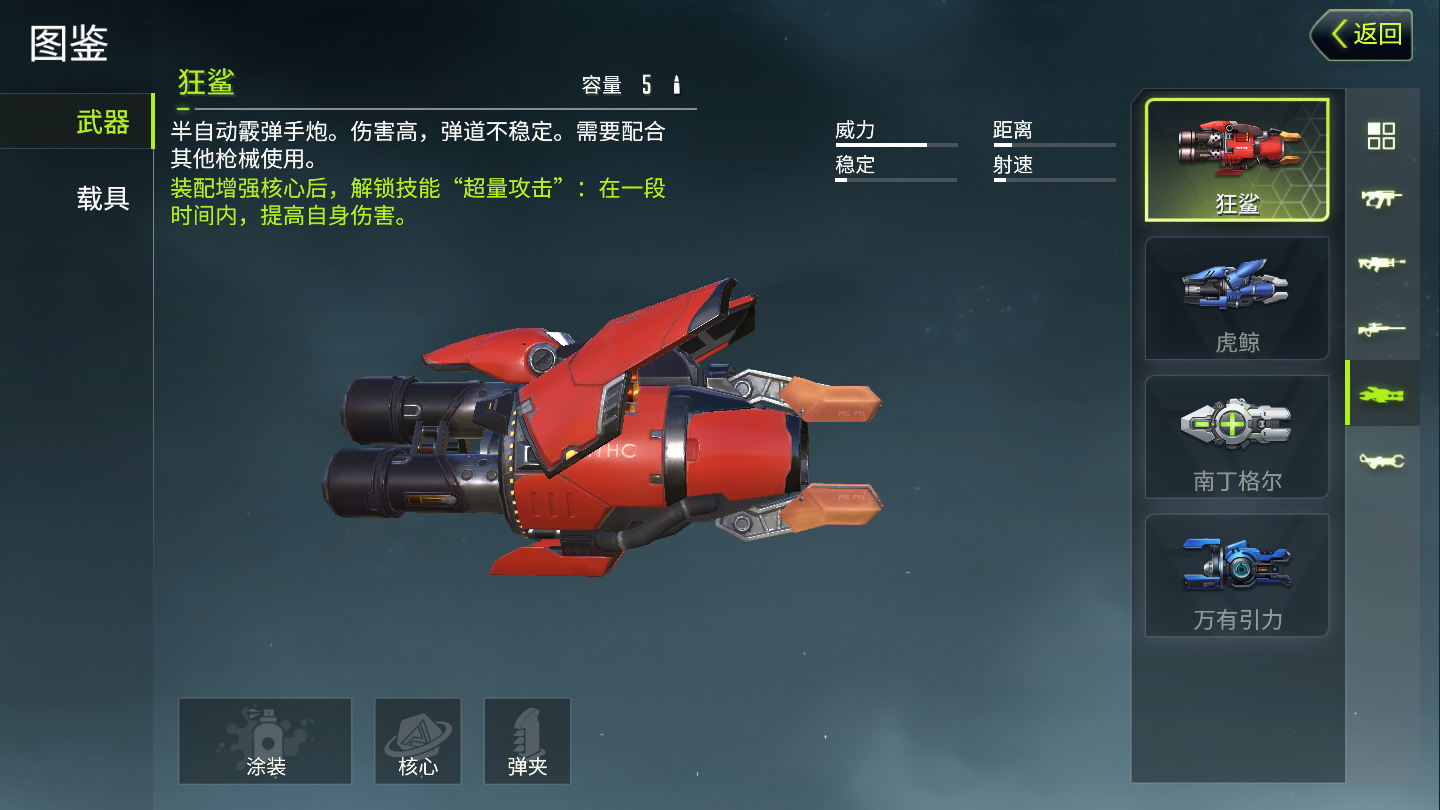This screenshot has width=1440, height=810.
Task: Open the 载具 vehicles tab
Action: click(102, 198)
